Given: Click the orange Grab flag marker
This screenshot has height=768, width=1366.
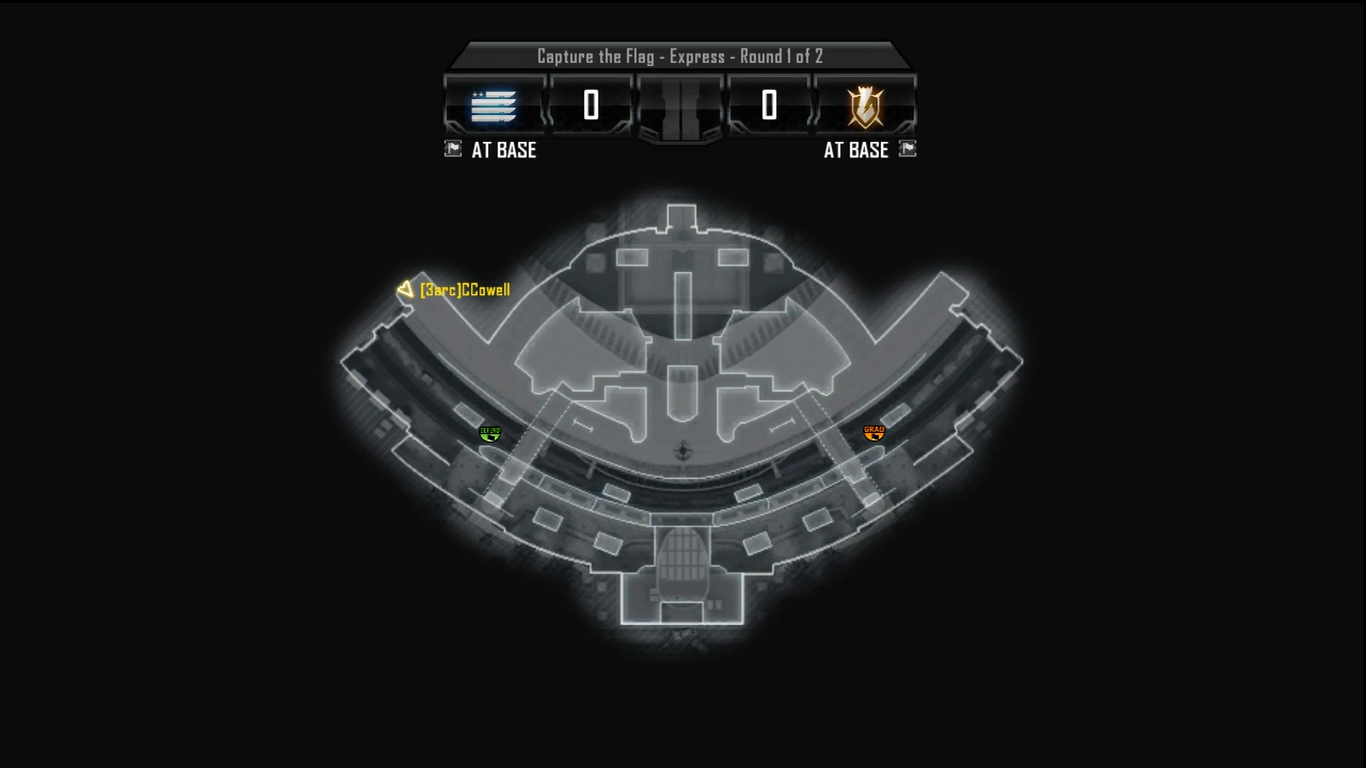Looking at the screenshot, I should (874, 432).
